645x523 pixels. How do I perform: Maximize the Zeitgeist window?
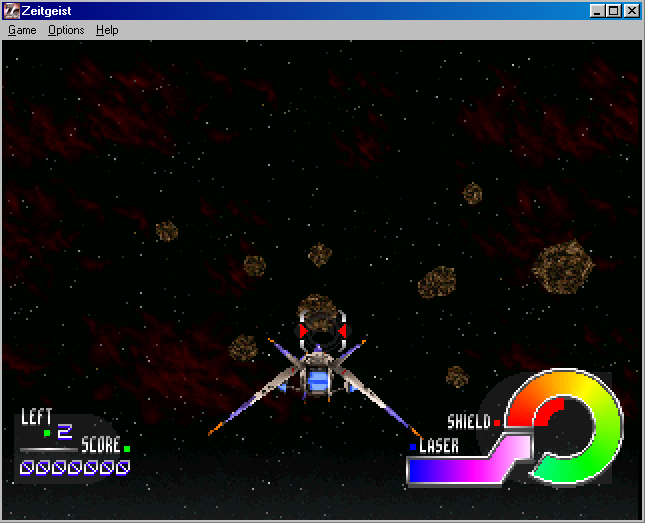point(613,11)
